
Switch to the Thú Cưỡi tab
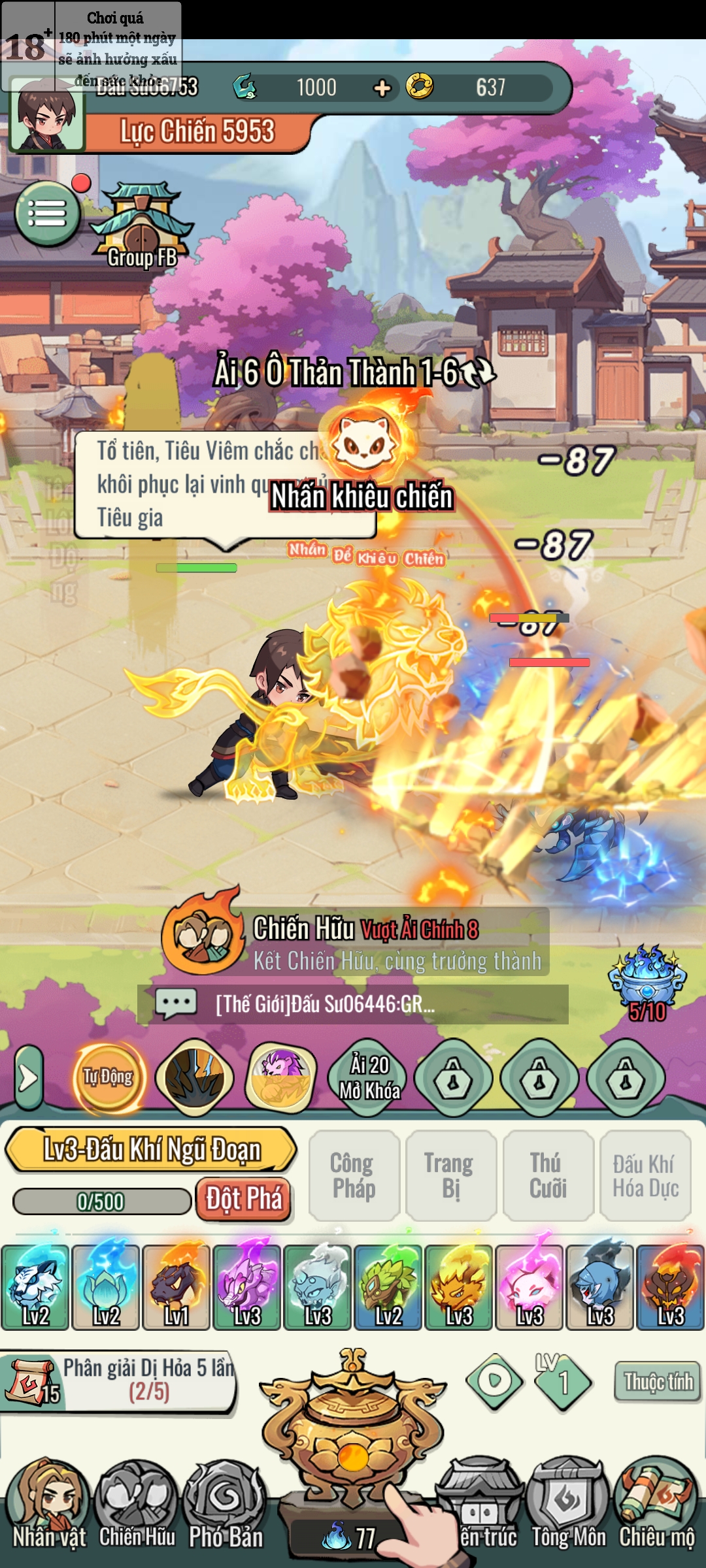(x=548, y=1175)
